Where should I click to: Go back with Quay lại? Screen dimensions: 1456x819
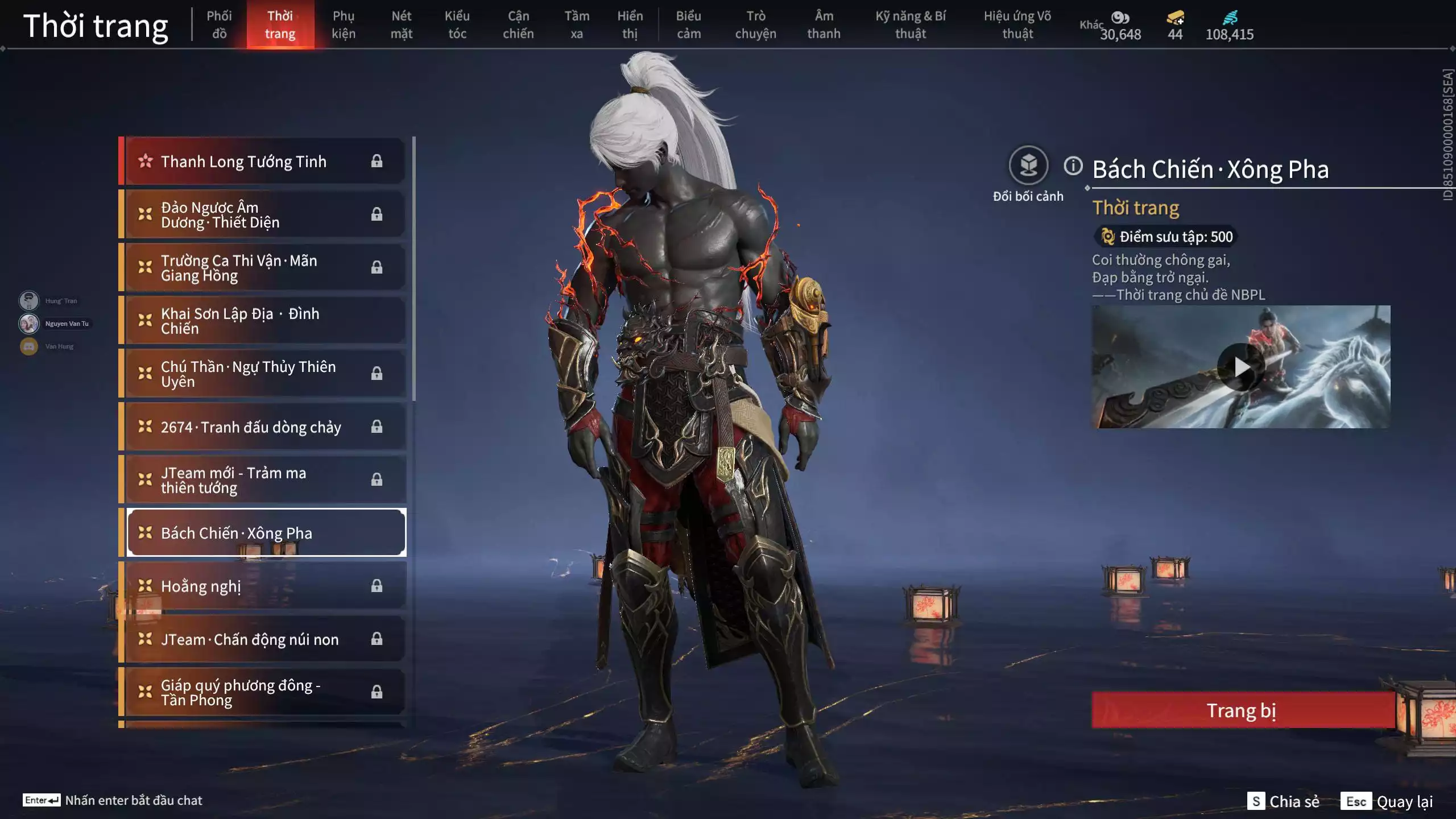[1387, 801]
